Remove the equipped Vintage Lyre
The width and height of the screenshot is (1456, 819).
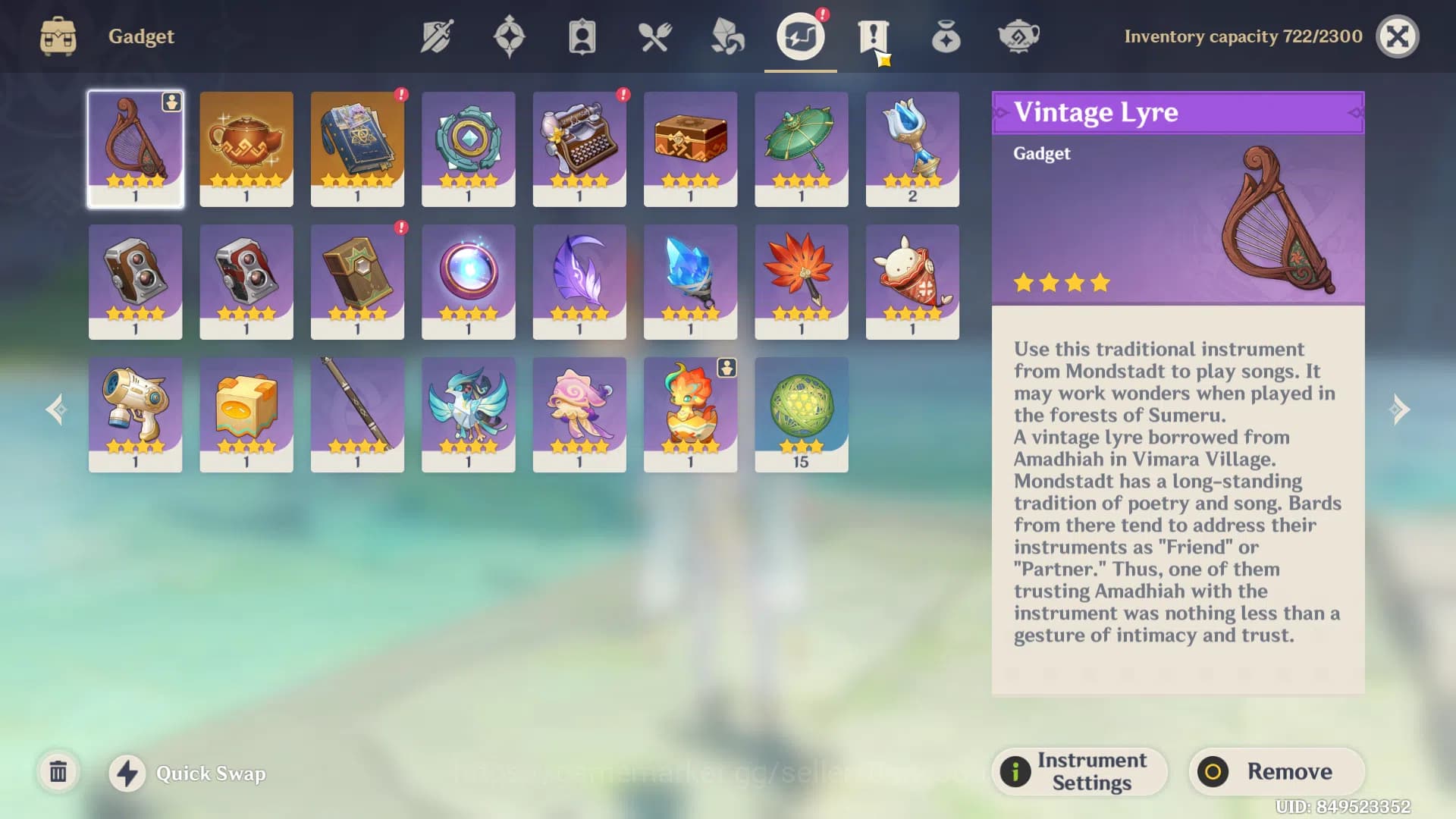[x=1276, y=771]
